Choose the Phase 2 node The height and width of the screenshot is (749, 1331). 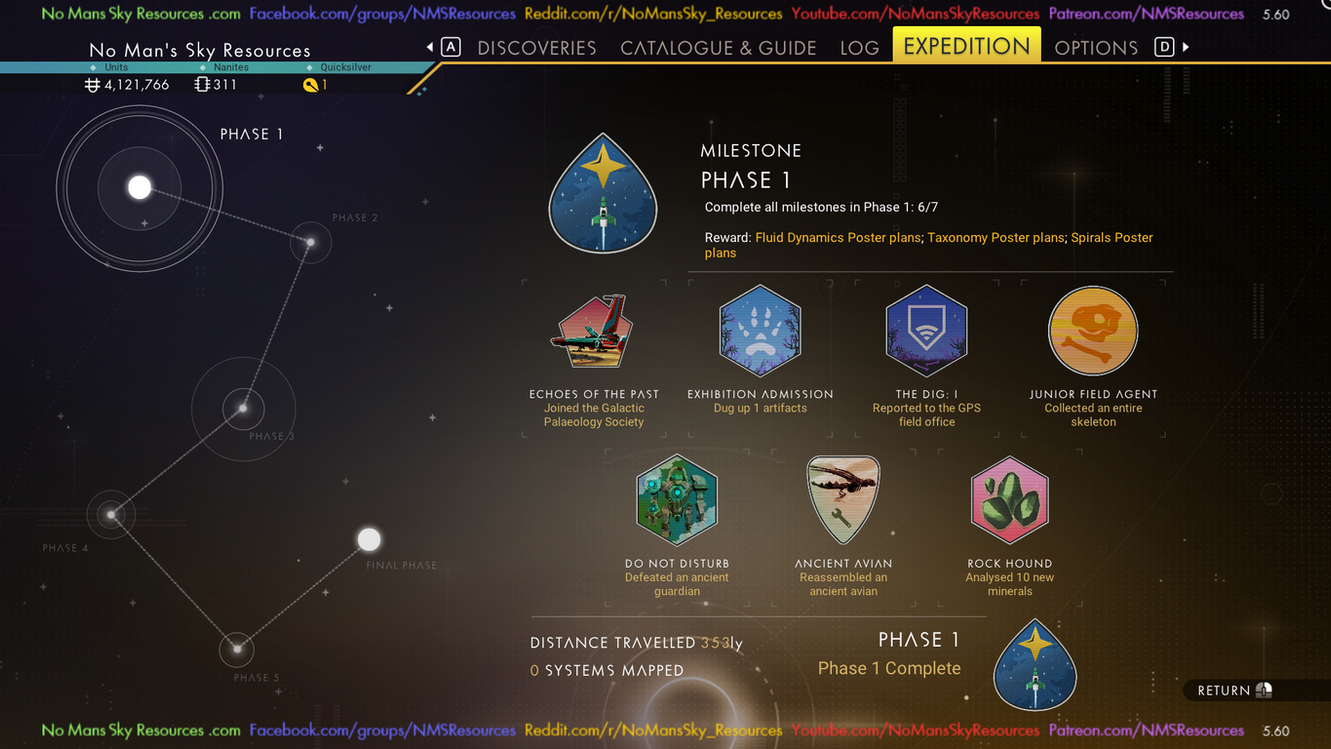pyautogui.click(x=311, y=242)
